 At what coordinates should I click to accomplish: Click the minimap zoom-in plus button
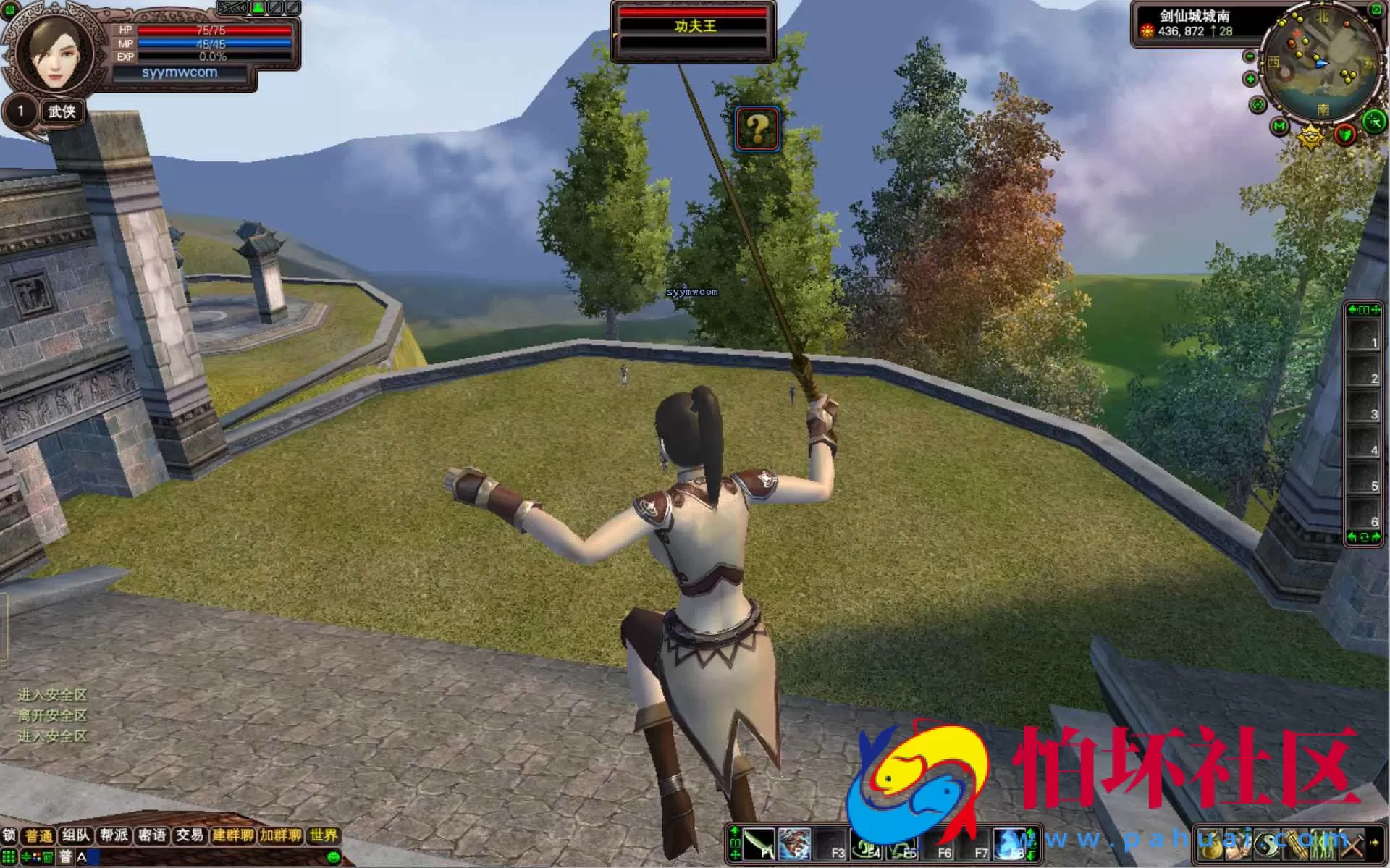[x=1250, y=79]
